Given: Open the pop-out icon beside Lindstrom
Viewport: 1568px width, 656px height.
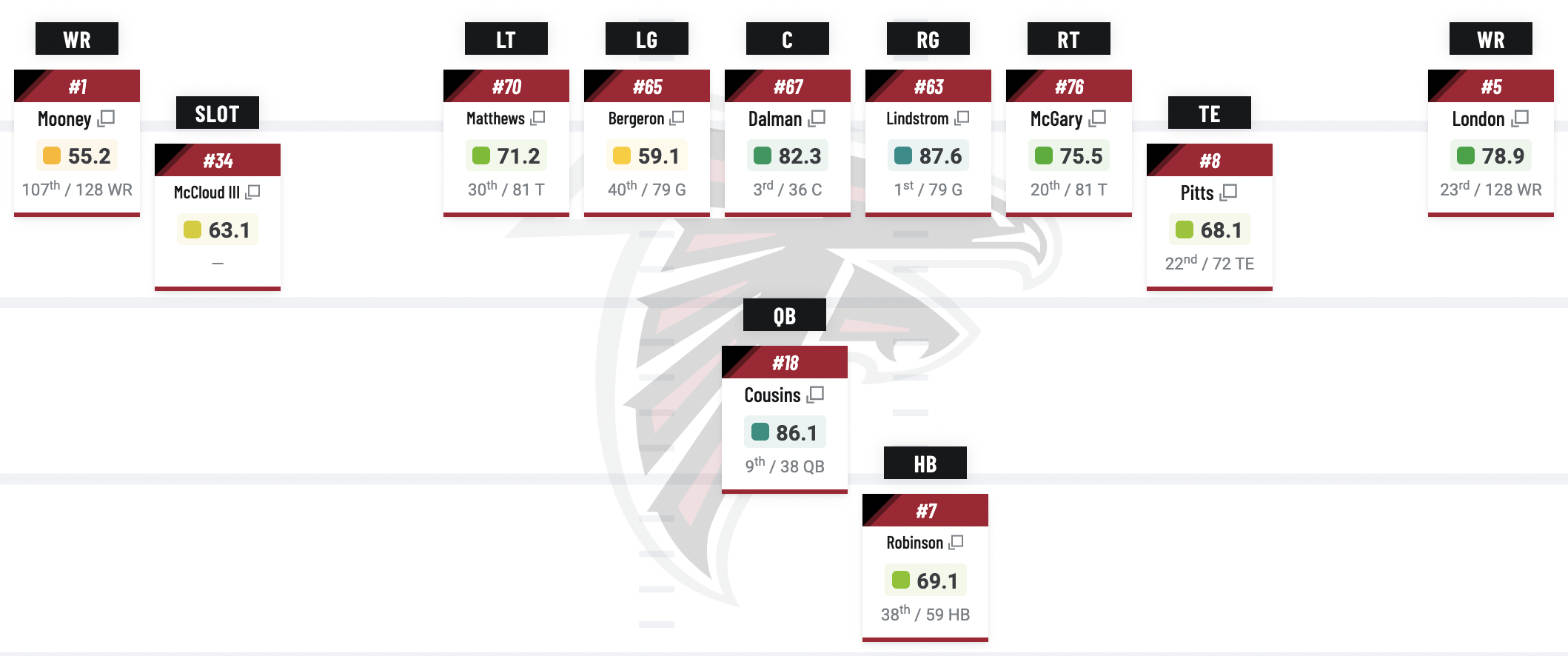Looking at the screenshot, I should pyautogui.click(x=962, y=118).
